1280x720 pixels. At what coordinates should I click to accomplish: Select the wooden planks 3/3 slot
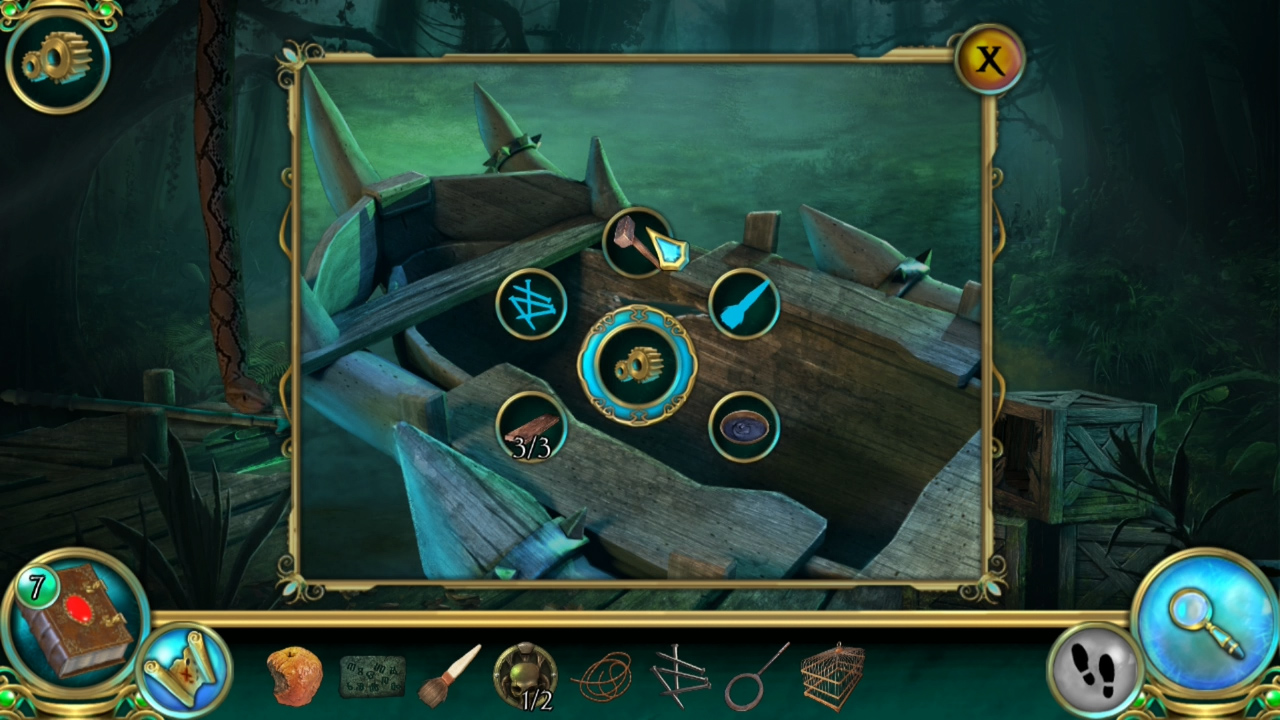click(x=532, y=426)
